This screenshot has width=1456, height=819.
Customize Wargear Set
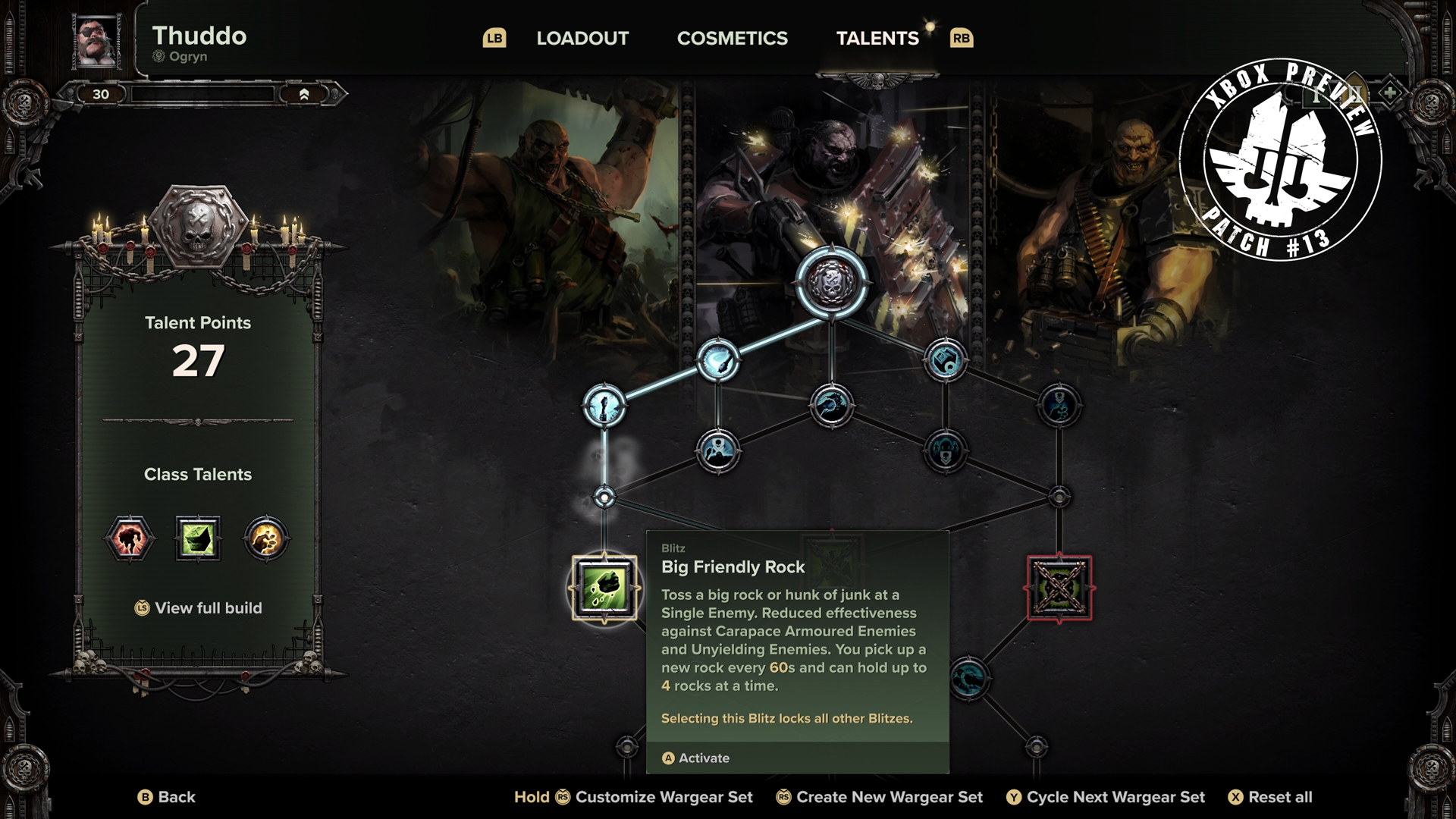click(634, 797)
